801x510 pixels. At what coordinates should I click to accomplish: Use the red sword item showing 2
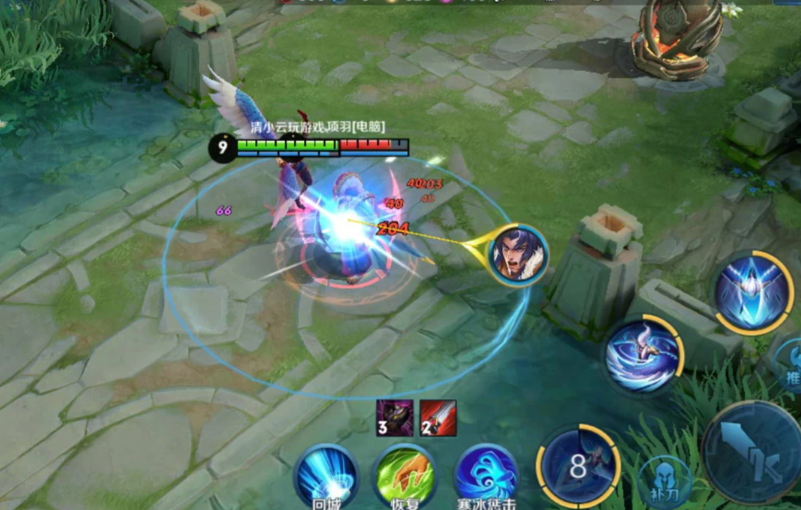coord(439,417)
